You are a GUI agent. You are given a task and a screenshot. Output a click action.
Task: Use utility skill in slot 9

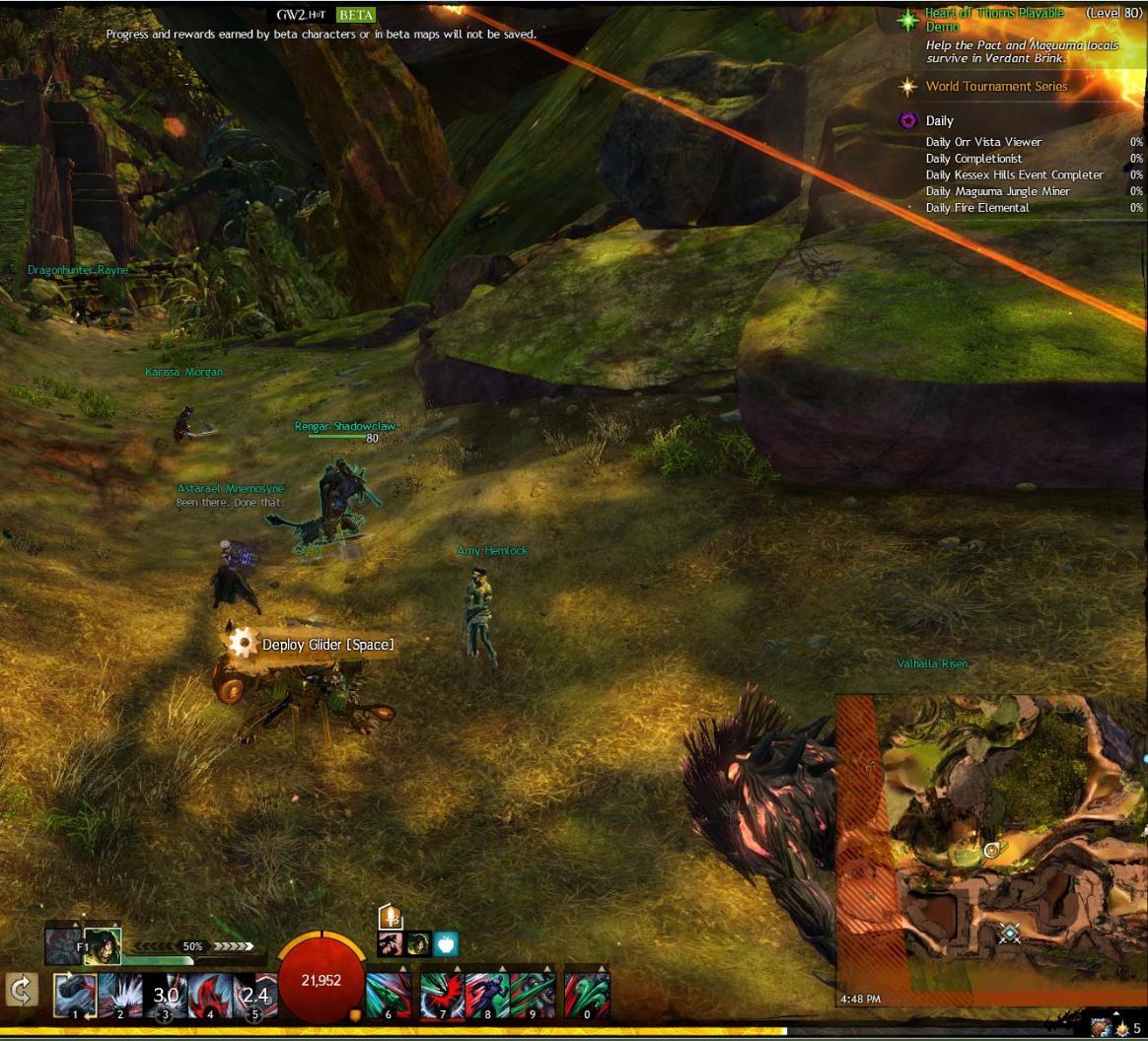(x=532, y=996)
